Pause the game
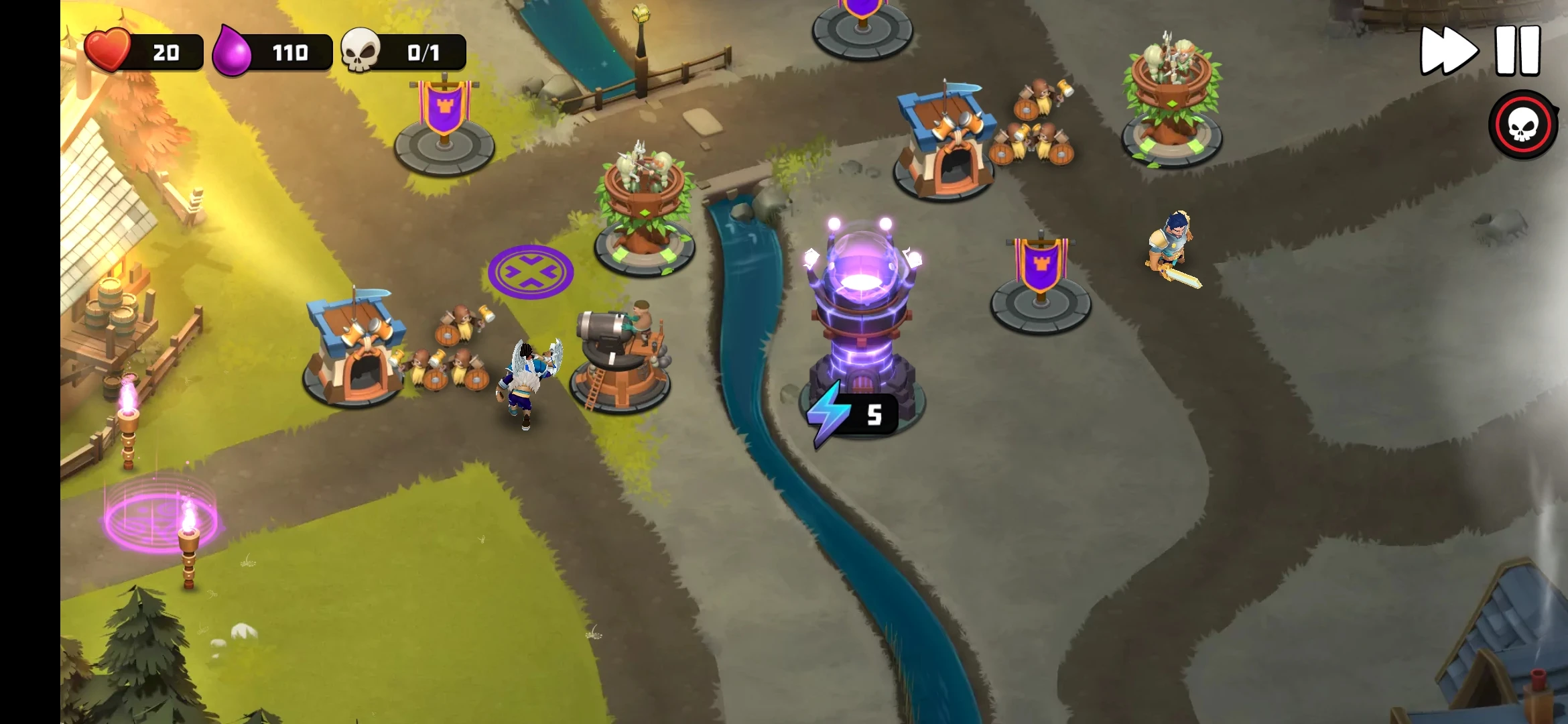 (x=1518, y=51)
